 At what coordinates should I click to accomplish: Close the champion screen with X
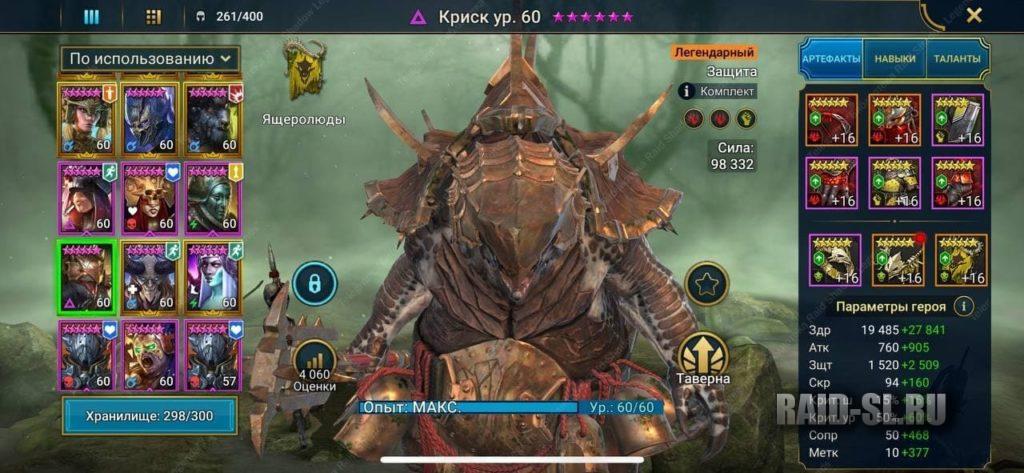click(x=974, y=15)
